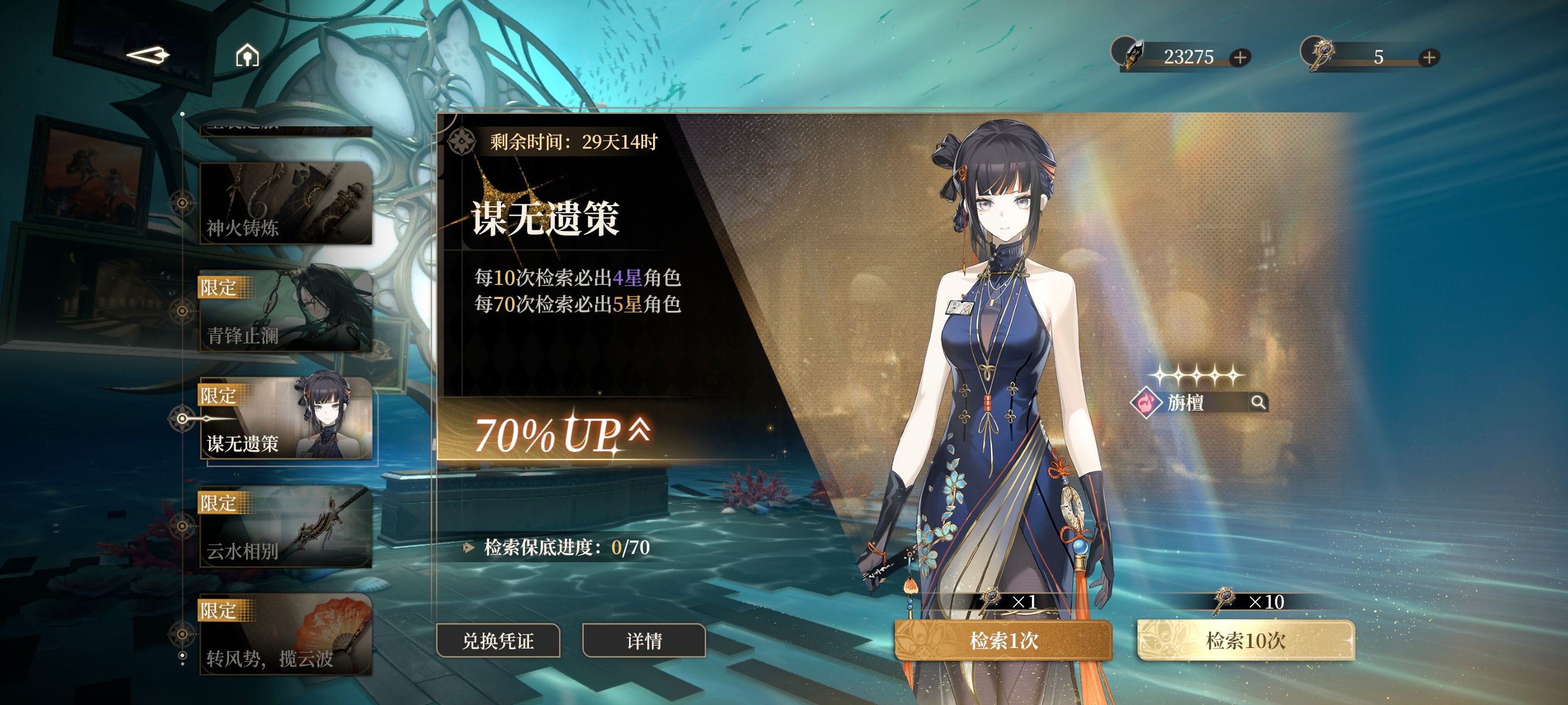This screenshot has width=1568, height=705.
Task: Show banner 详情 details
Action: coord(644,640)
